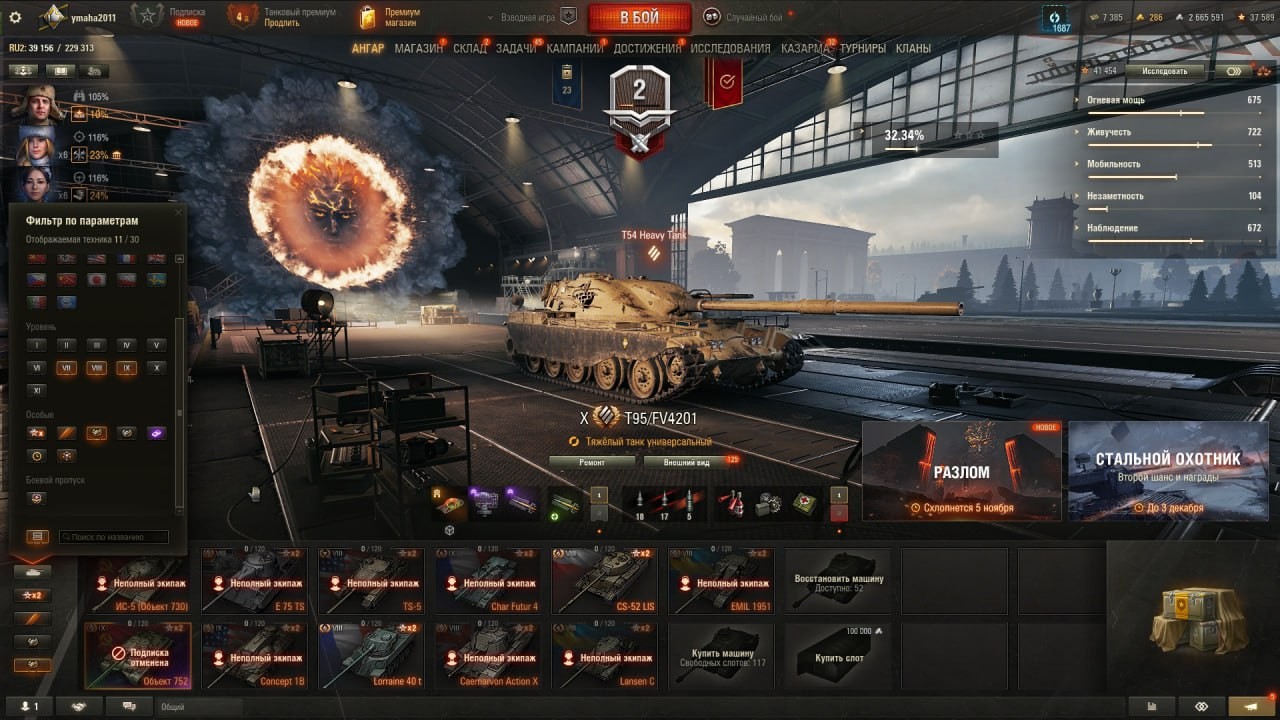
Task: Open the РАЗЛОМ event banner
Action: tap(961, 471)
